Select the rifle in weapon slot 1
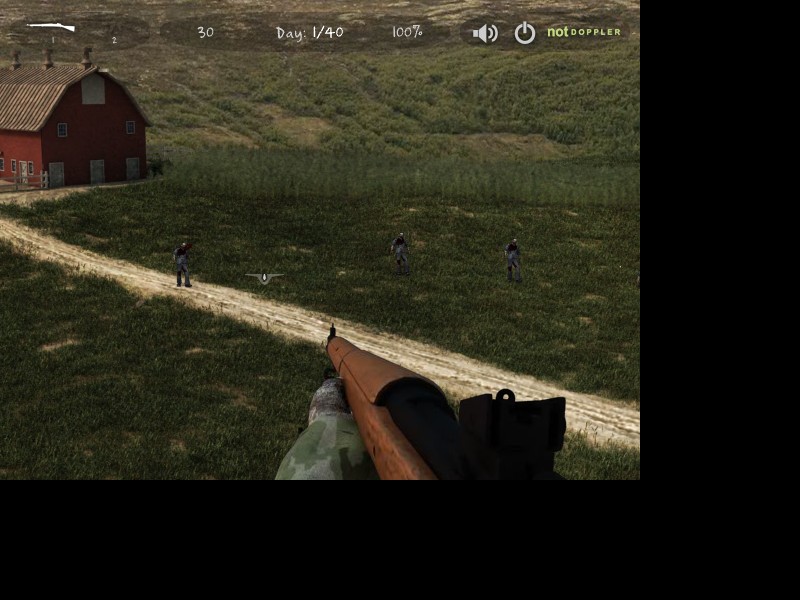This screenshot has width=800, height=600. coord(51,27)
